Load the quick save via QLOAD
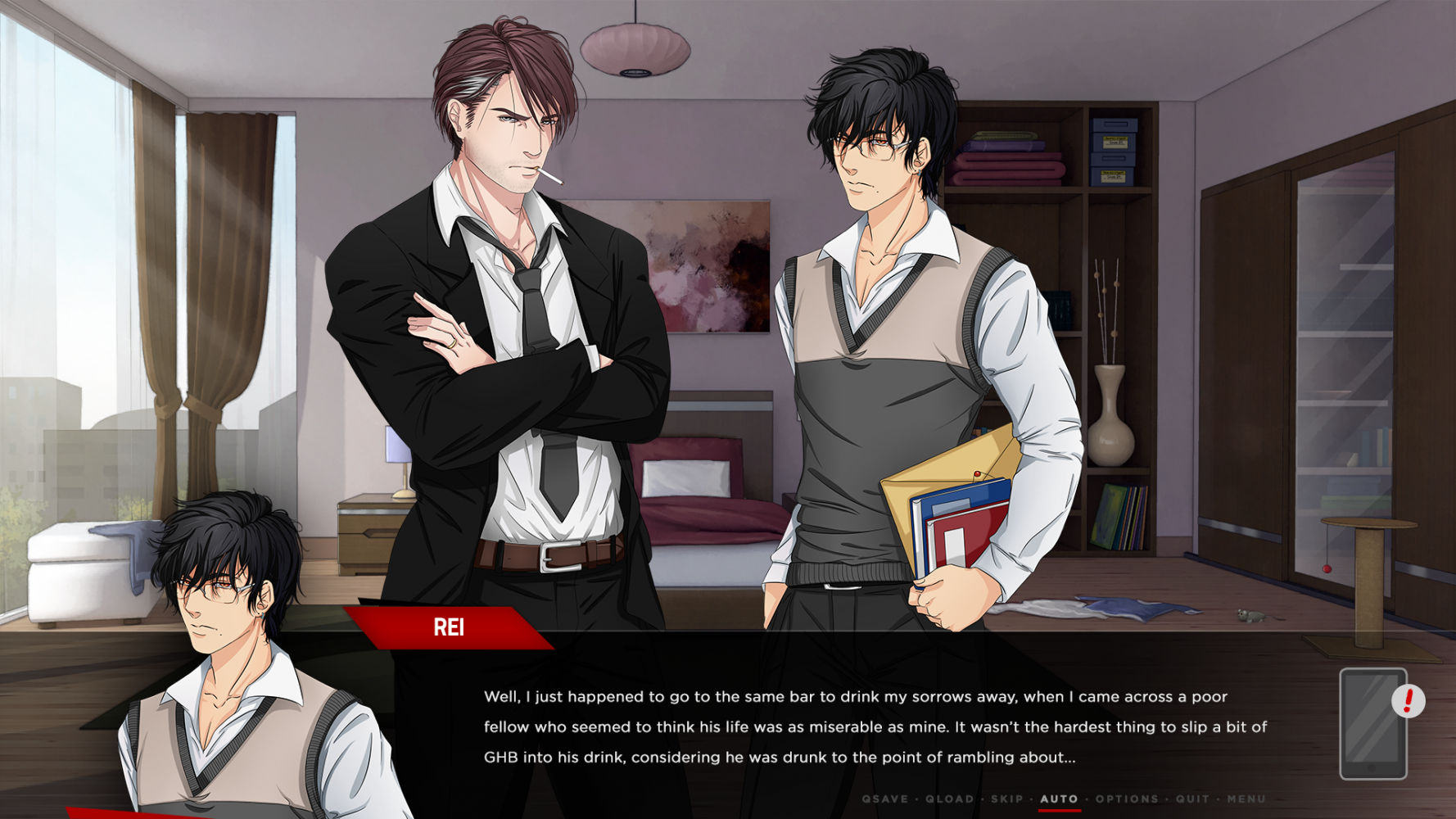The image size is (1456, 819). [949, 799]
